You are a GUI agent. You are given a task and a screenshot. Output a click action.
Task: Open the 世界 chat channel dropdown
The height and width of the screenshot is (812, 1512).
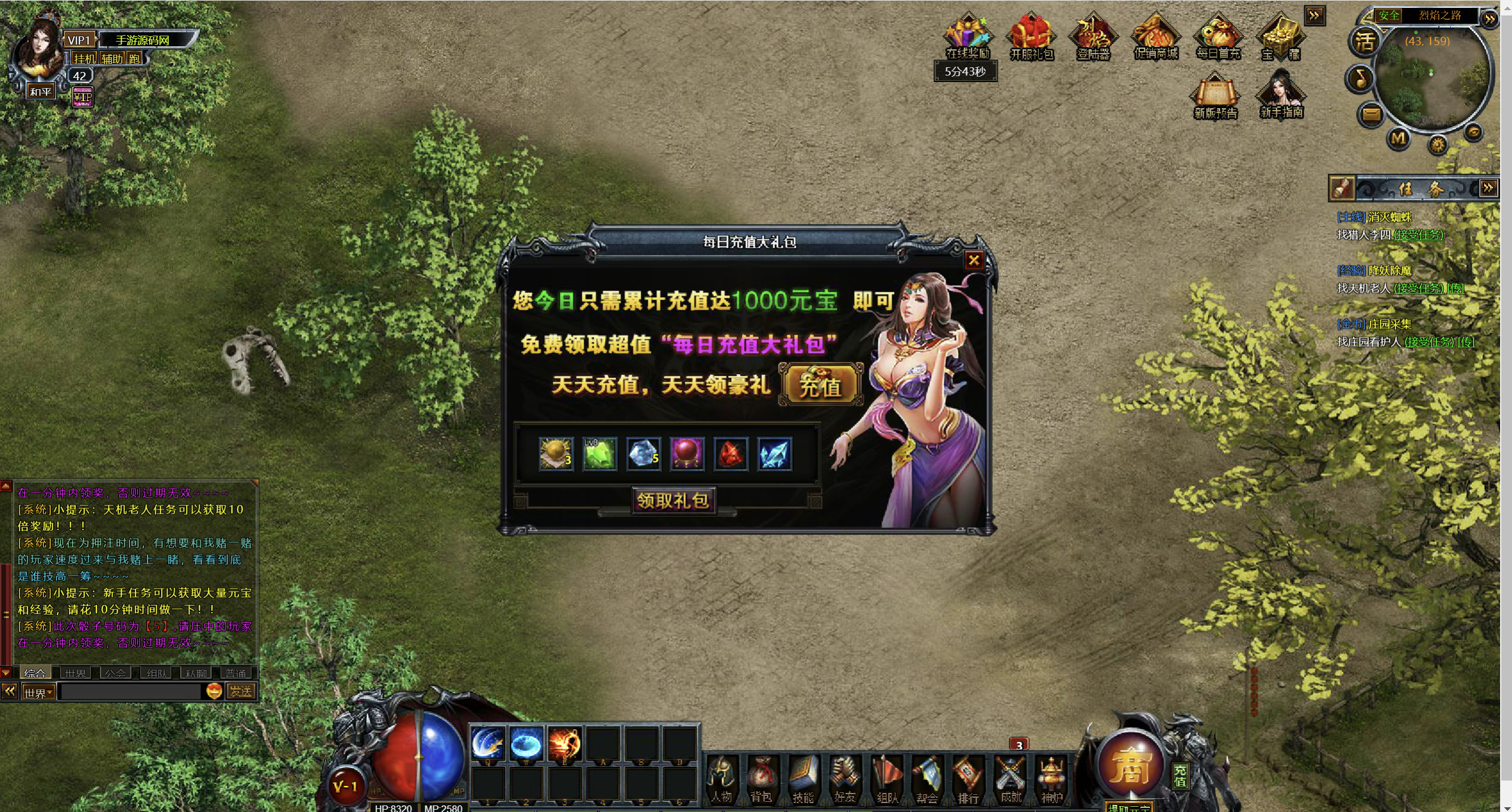coord(39,693)
